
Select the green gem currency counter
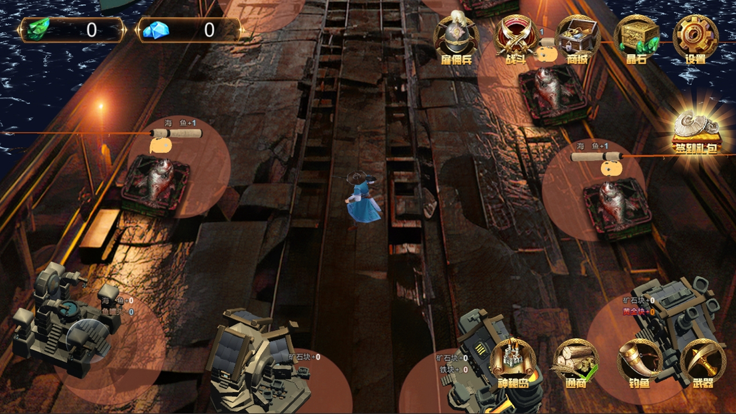coord(72,30)
